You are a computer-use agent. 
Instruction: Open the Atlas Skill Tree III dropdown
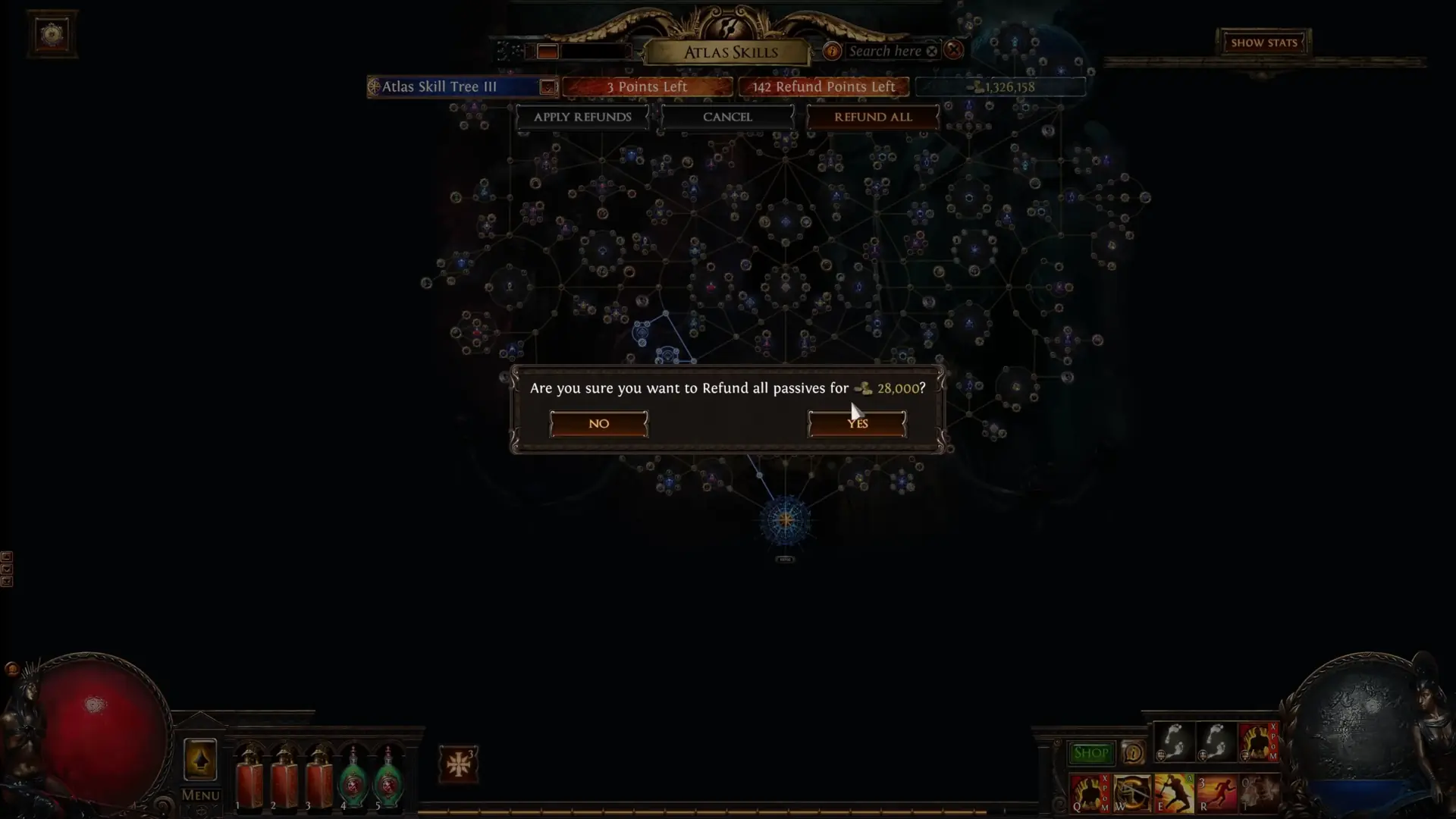[547, 87]
